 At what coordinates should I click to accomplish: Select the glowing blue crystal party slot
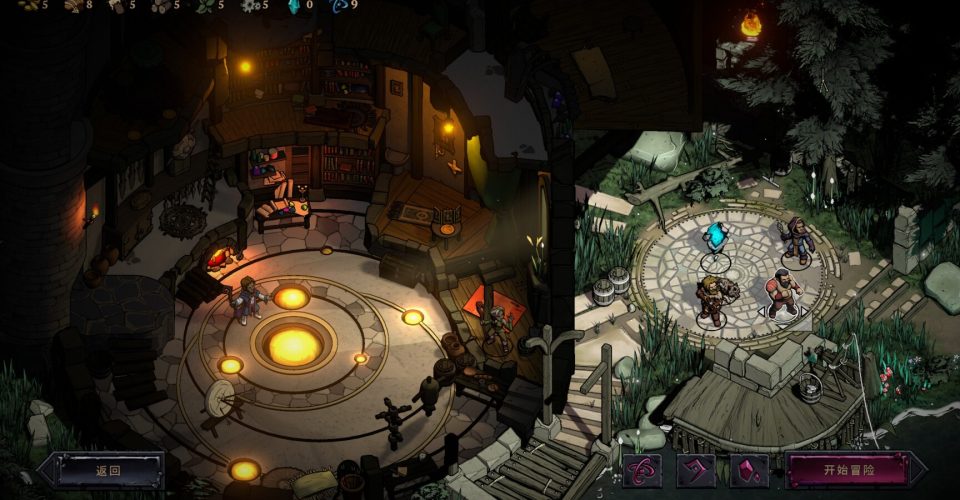click(714, 240)
